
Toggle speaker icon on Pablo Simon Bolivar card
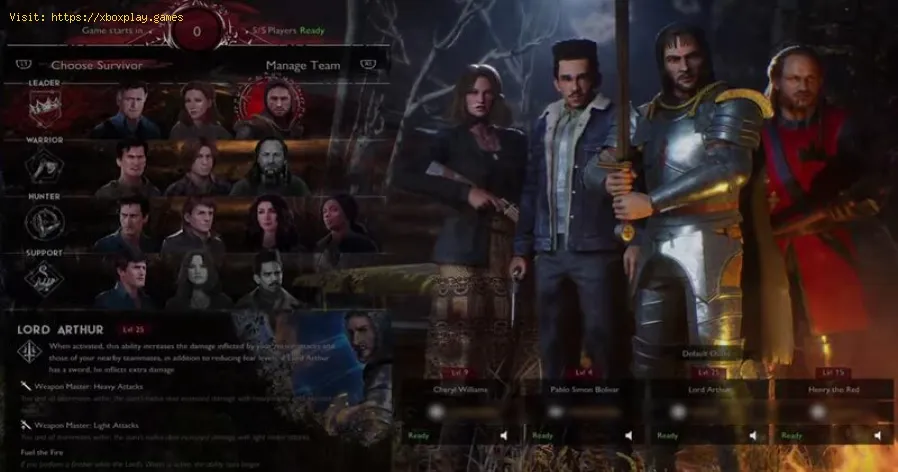627,435
